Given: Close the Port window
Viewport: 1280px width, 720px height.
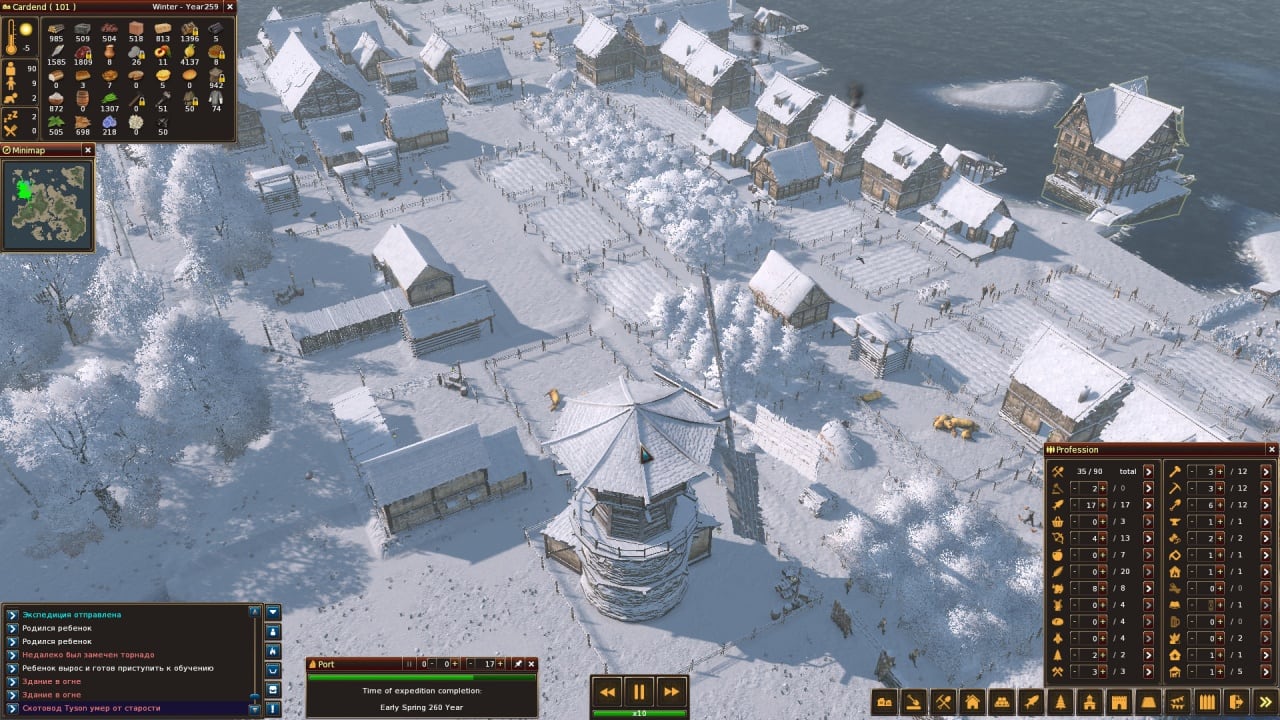Looking at the screenshot, I should (532, 663).
